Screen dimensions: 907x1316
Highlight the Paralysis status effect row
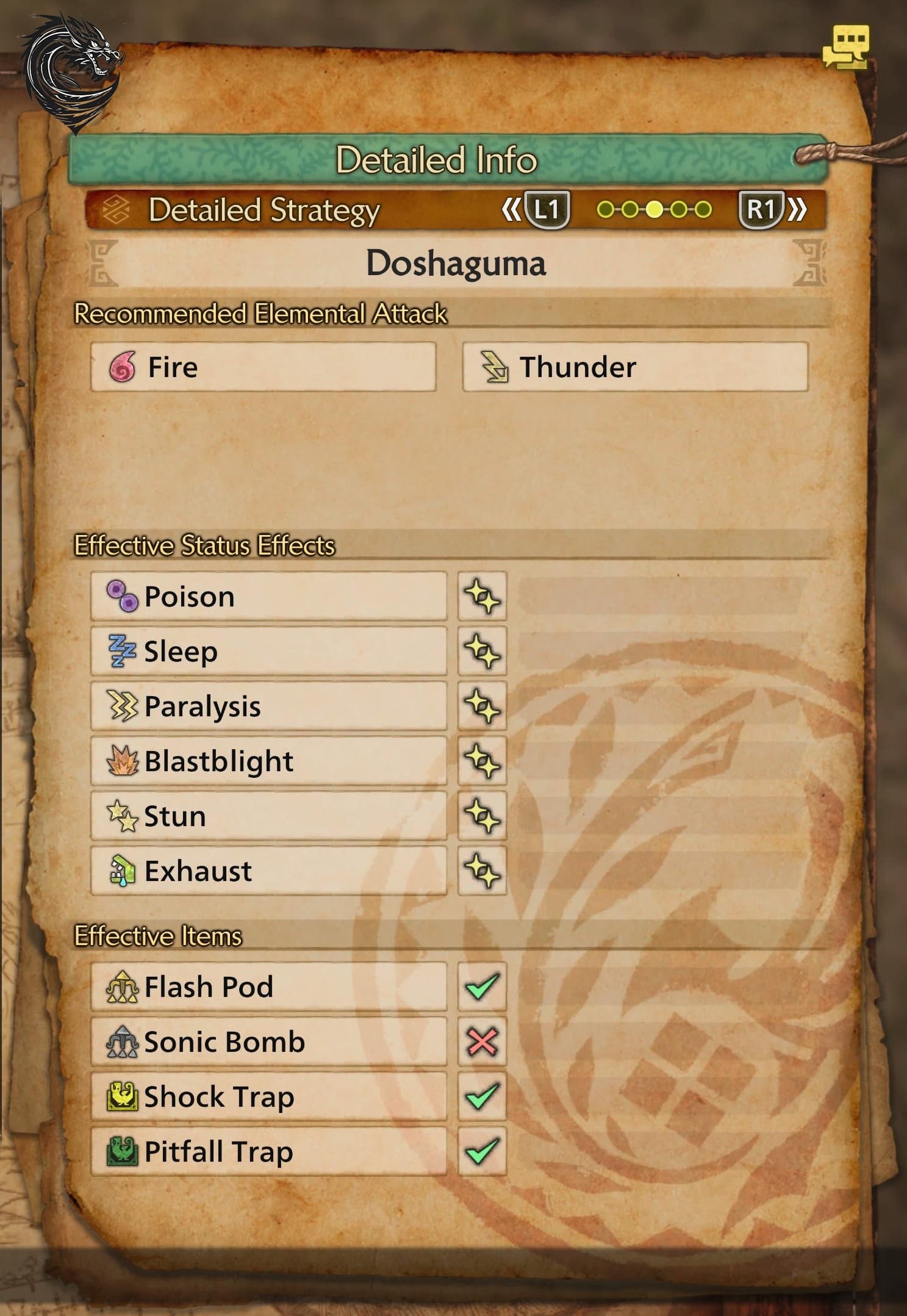(x=268, y=706)
